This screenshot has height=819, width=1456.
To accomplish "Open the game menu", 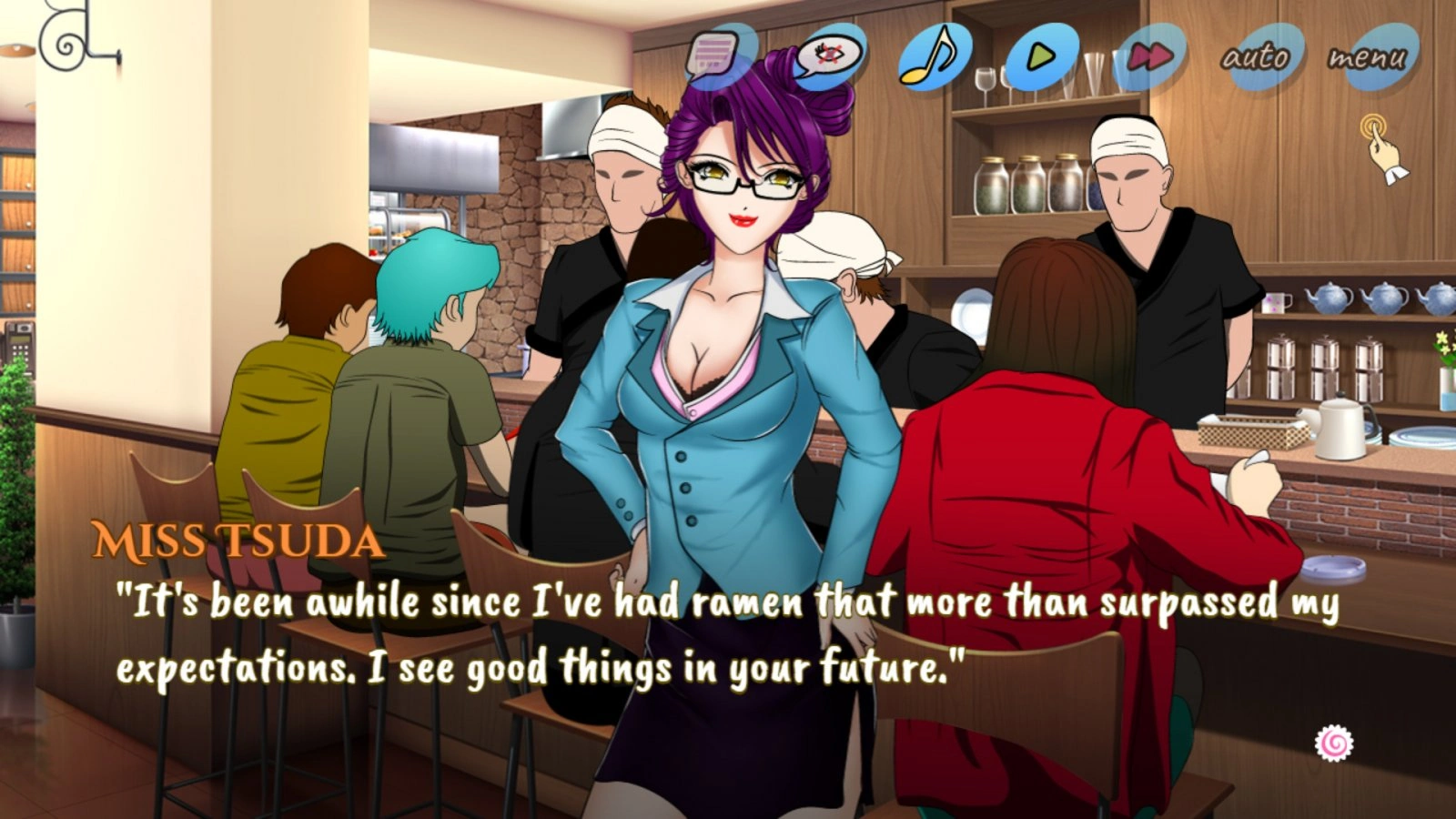I will pos(1367,57).
